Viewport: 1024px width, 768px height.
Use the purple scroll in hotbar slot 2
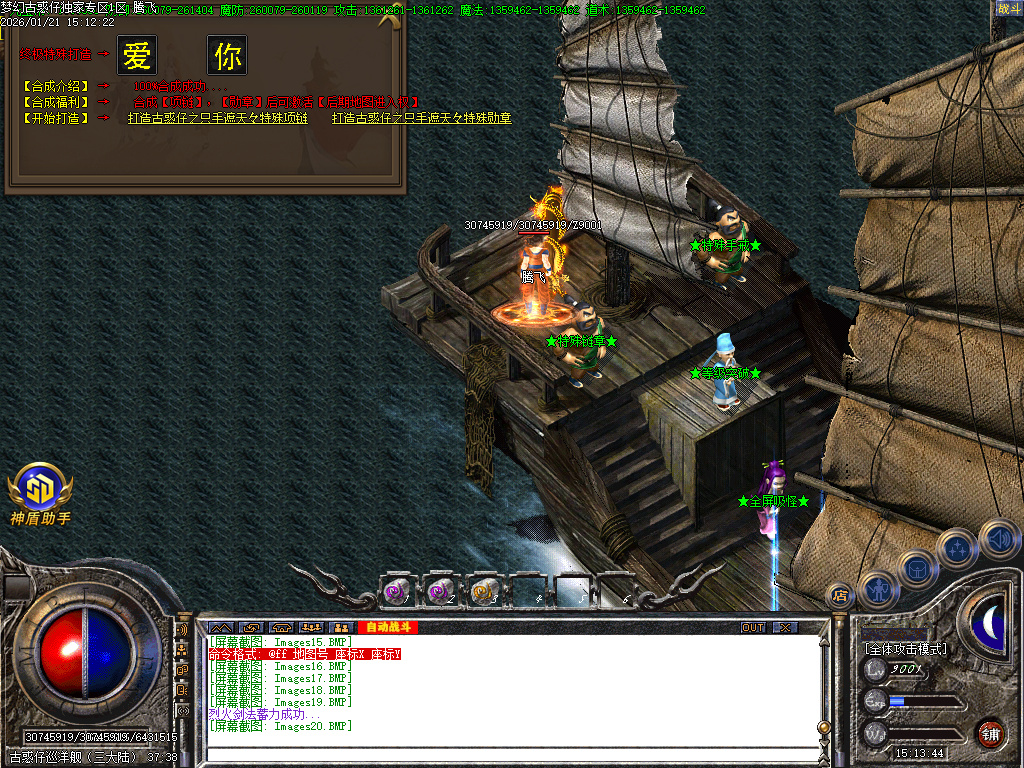tap(441, 592)
